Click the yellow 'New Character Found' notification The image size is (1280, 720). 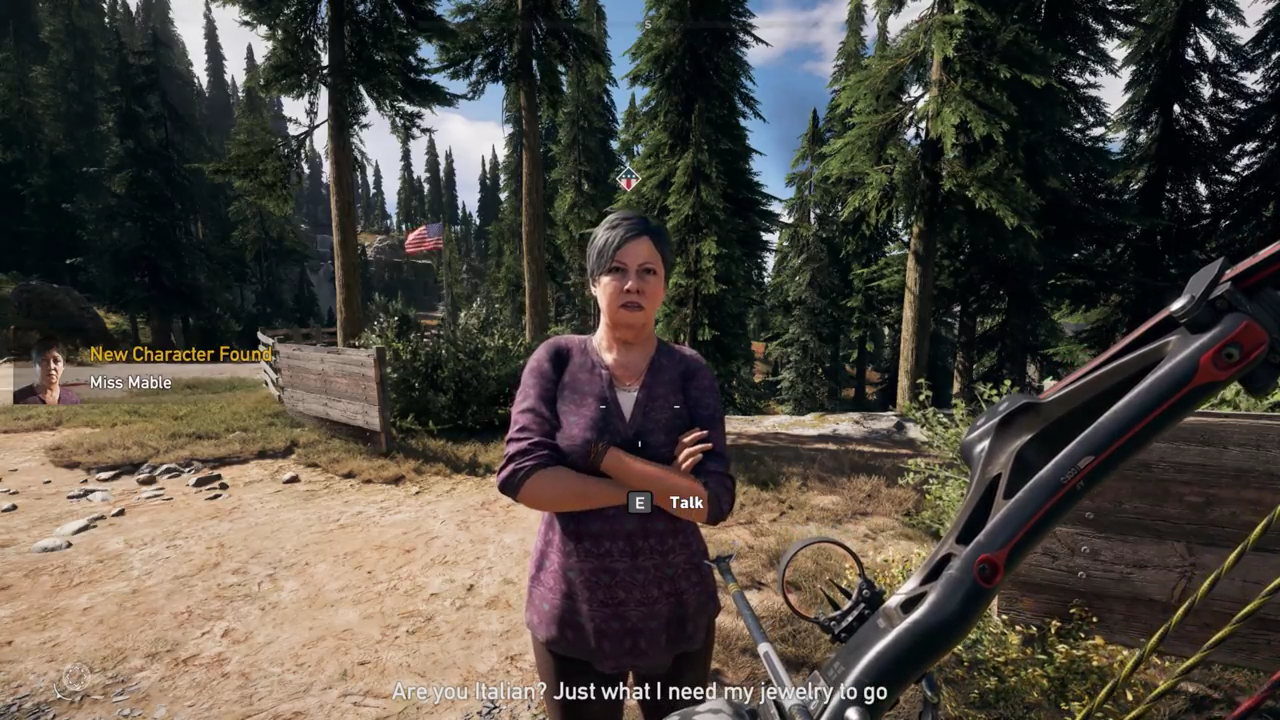coord(180,354)
